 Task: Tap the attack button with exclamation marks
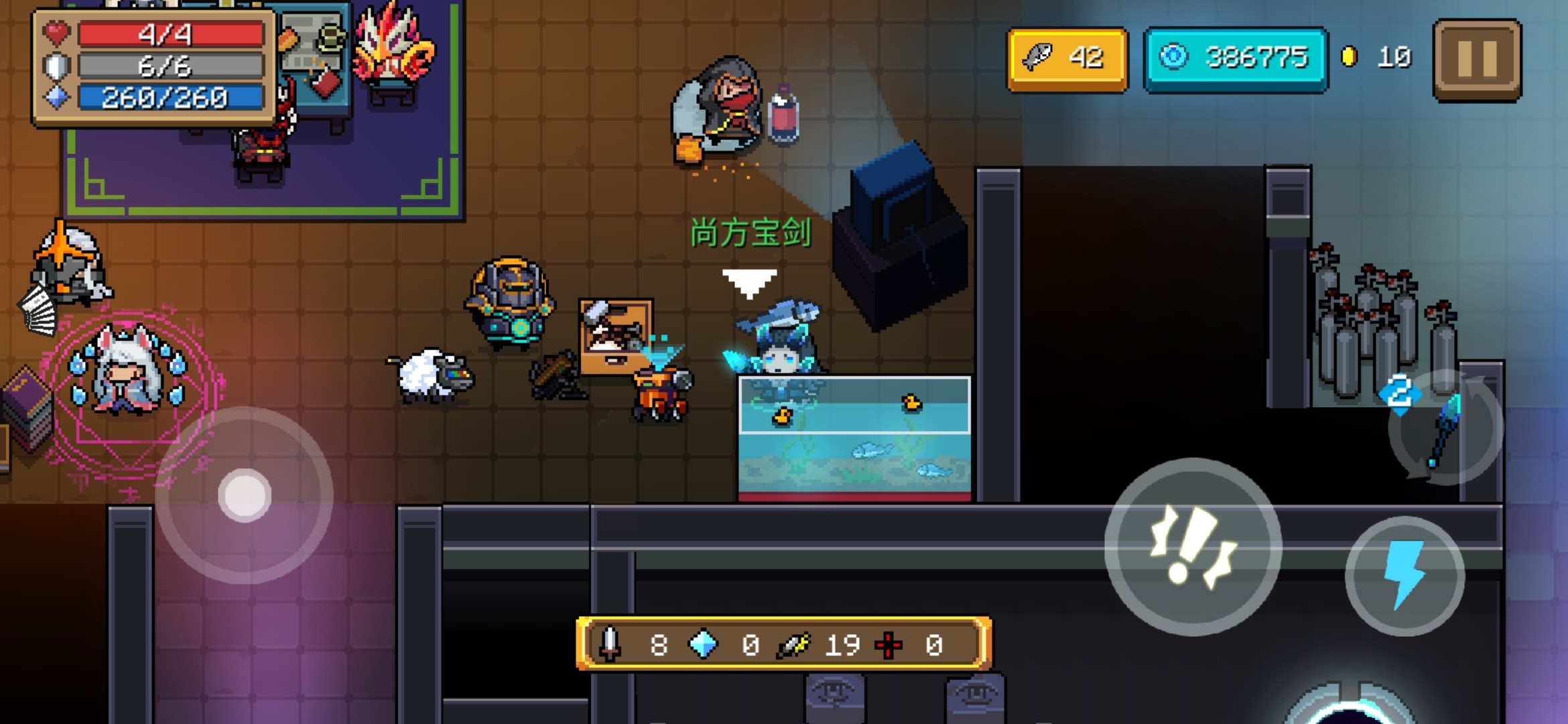(x=1193, y=547)
